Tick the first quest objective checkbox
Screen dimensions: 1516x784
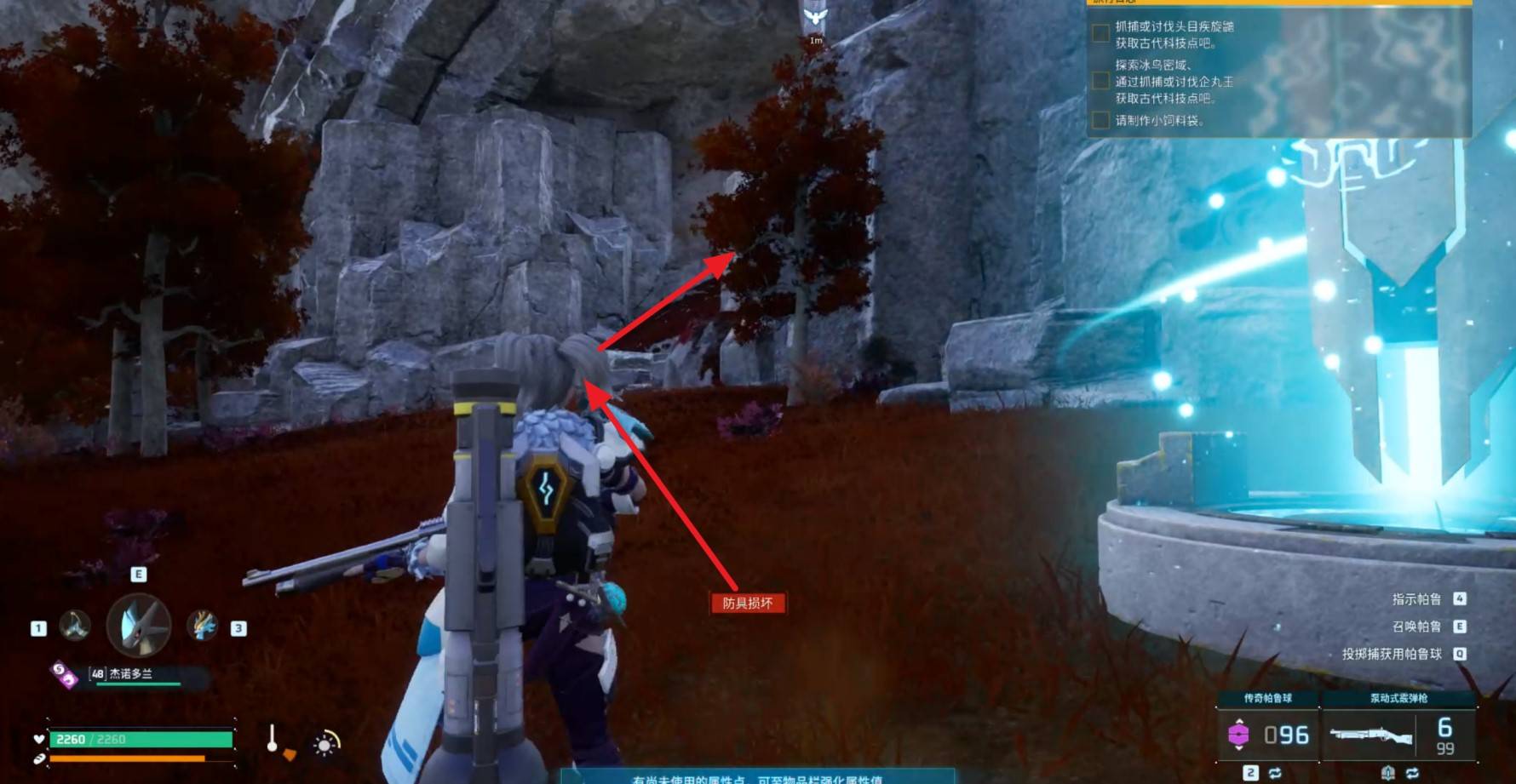(x=1100, y=34)
